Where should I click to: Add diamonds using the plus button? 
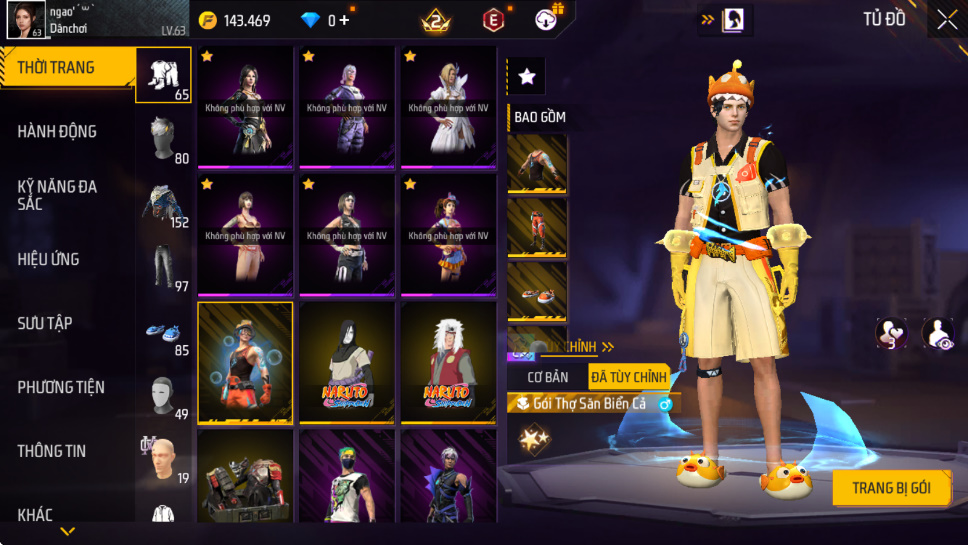click(345, 20)
